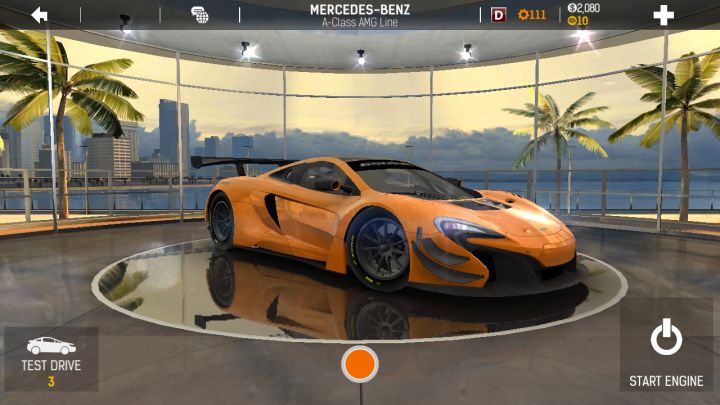
Task: Go back with the arrow button
Action: click(x=40, y=15)
